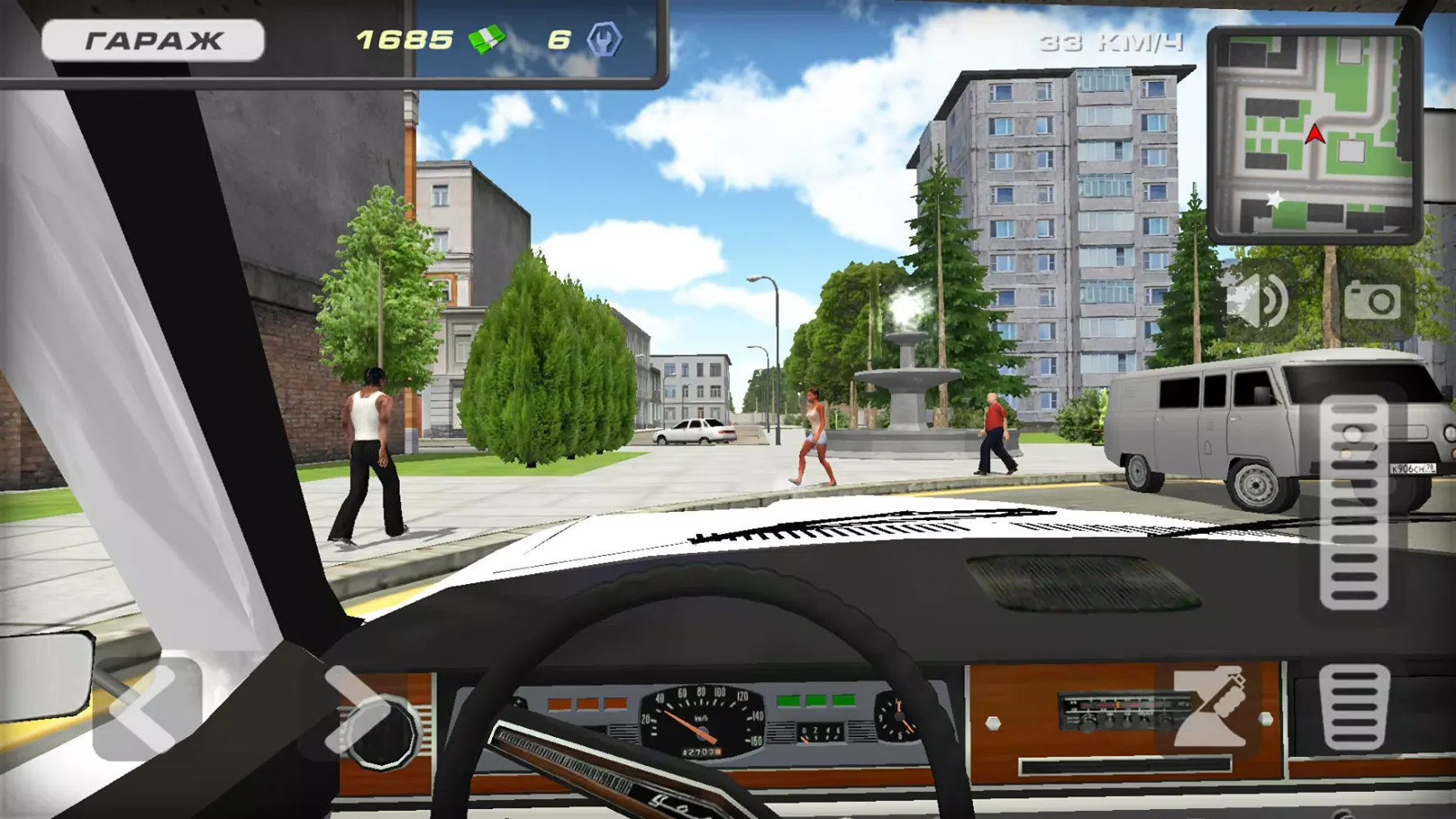Tap the blue wrench repair icon
This screenshot has height=819, width=1456.
click(604, 39)
